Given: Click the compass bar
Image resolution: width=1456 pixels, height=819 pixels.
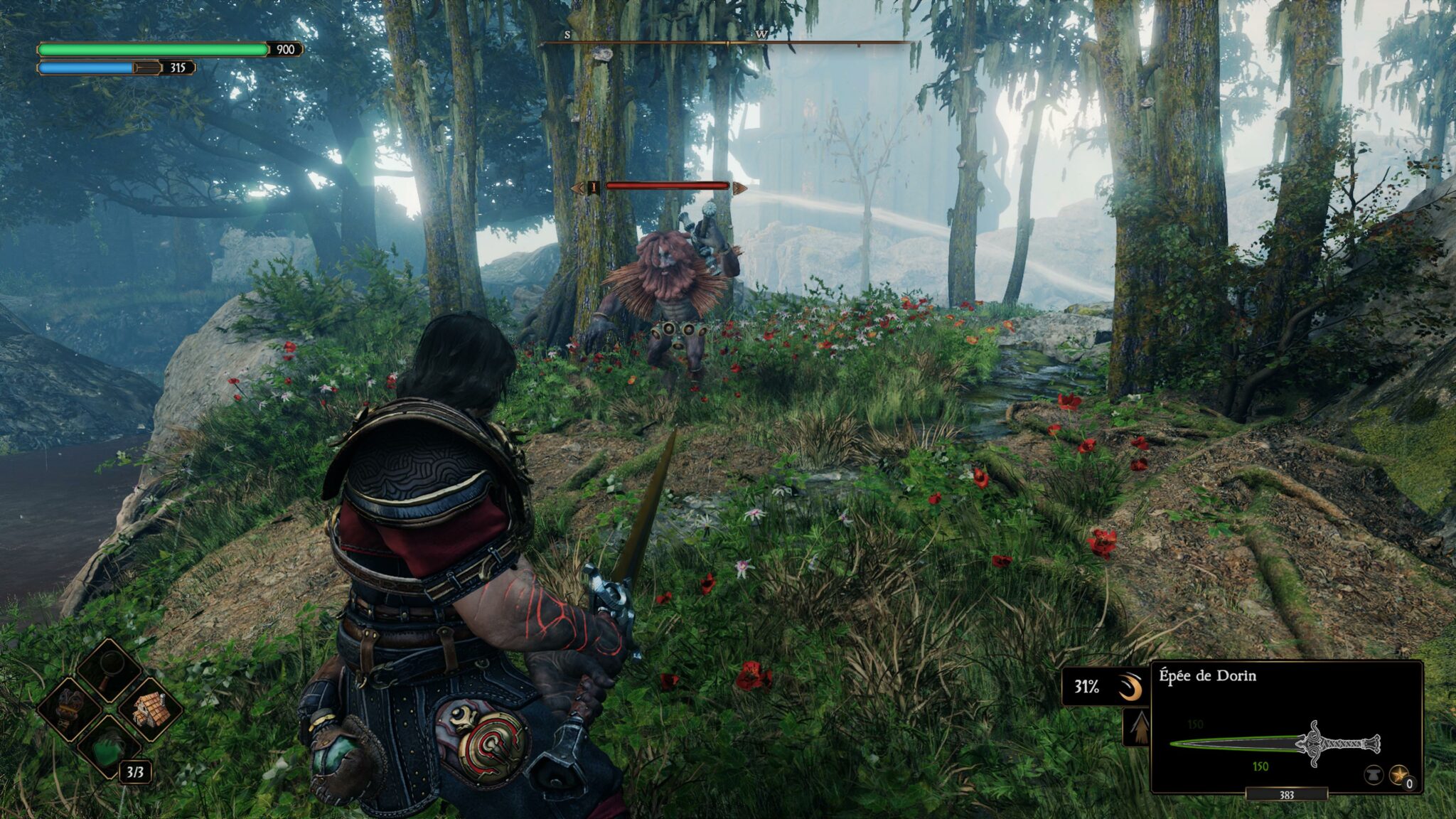Looking at the screenshot, I should 727,43.
